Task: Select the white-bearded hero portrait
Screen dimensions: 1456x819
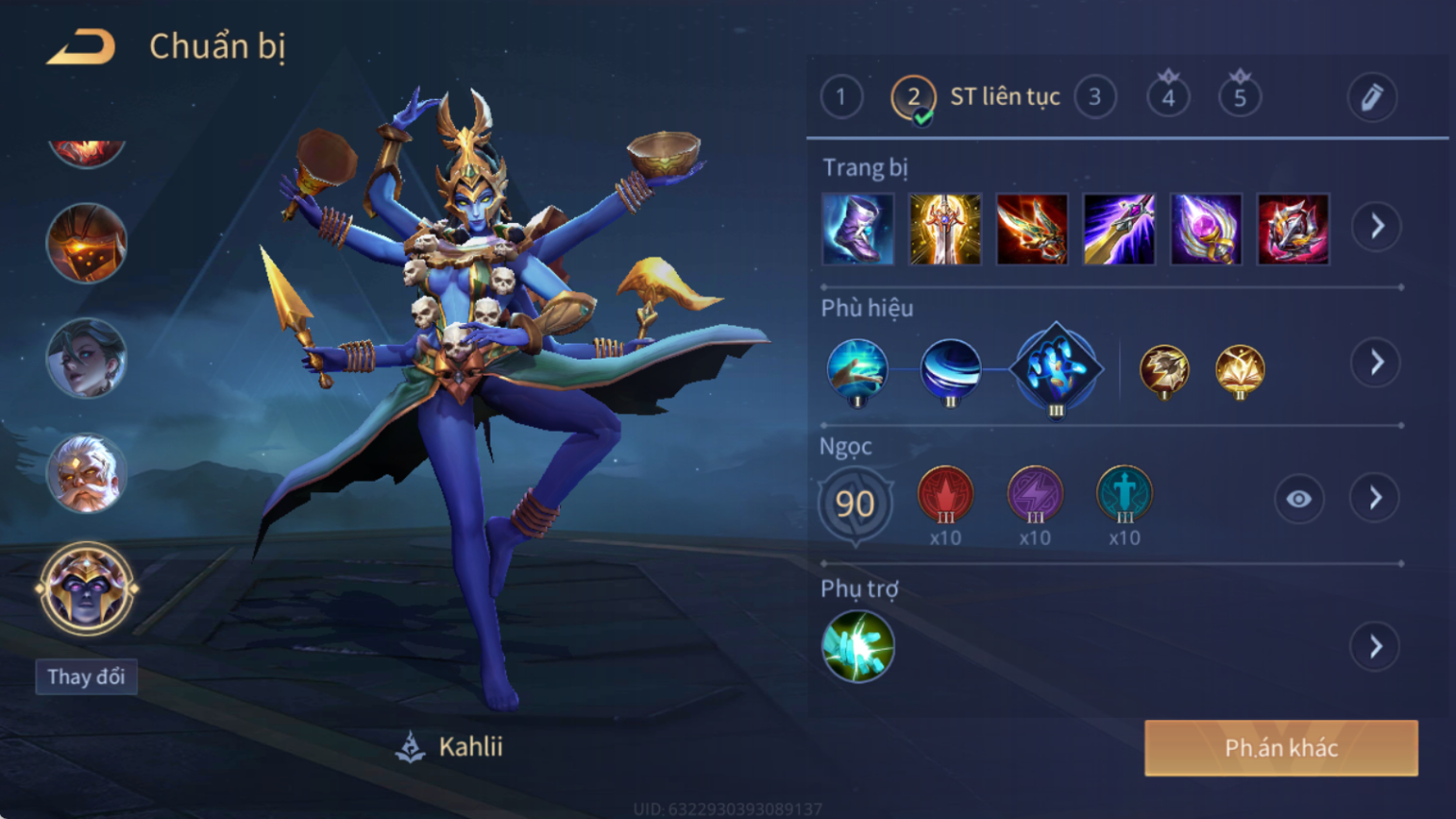Action: tap(87, 473)
